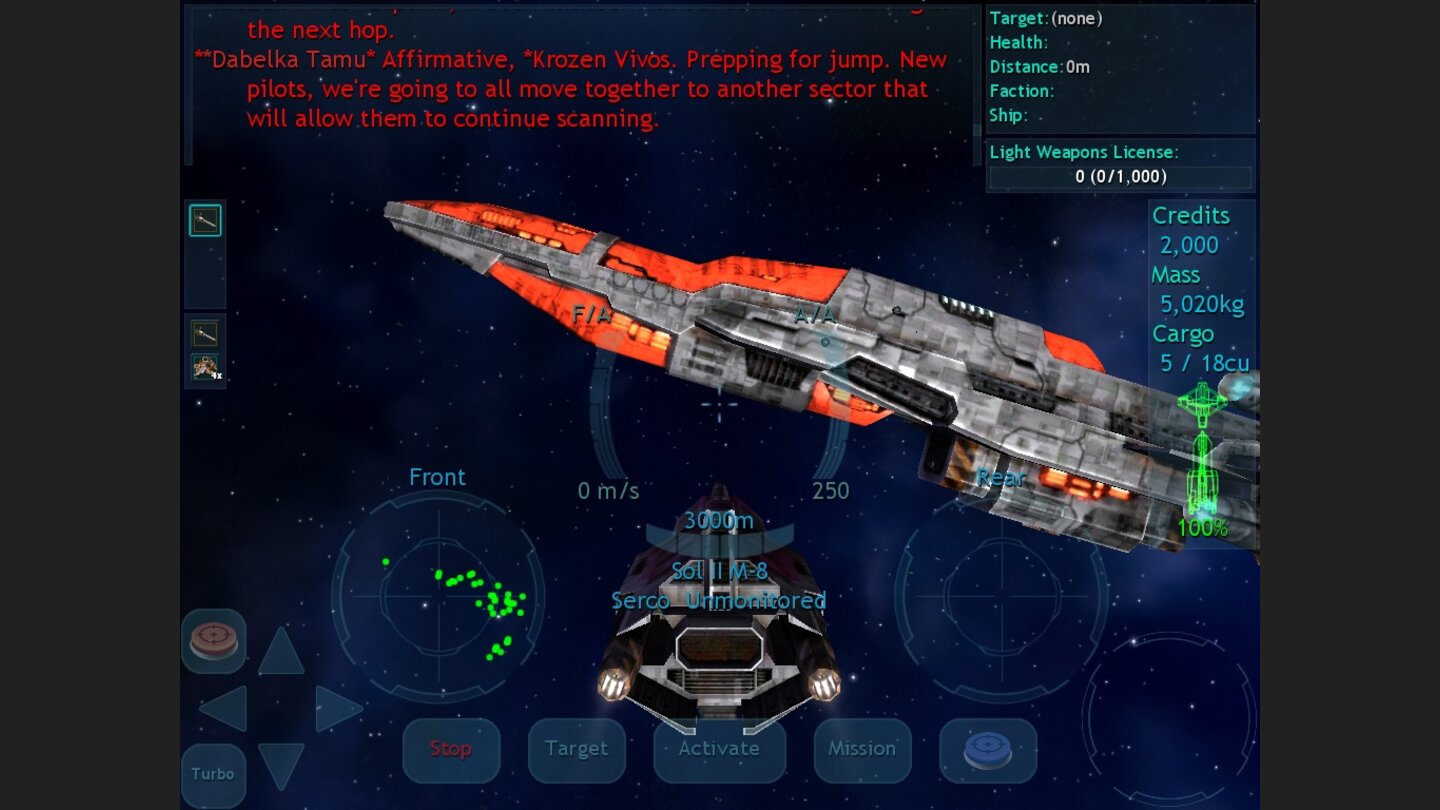Toggle the Turbo boost
The image size is (1440, 810).
click(213, 773)
